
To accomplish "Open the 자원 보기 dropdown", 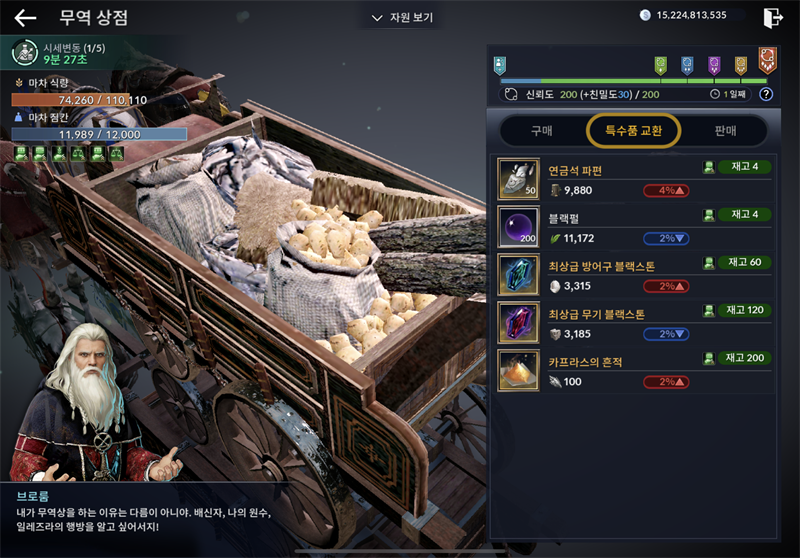I will pyautogui.click(x=402, y=18).
